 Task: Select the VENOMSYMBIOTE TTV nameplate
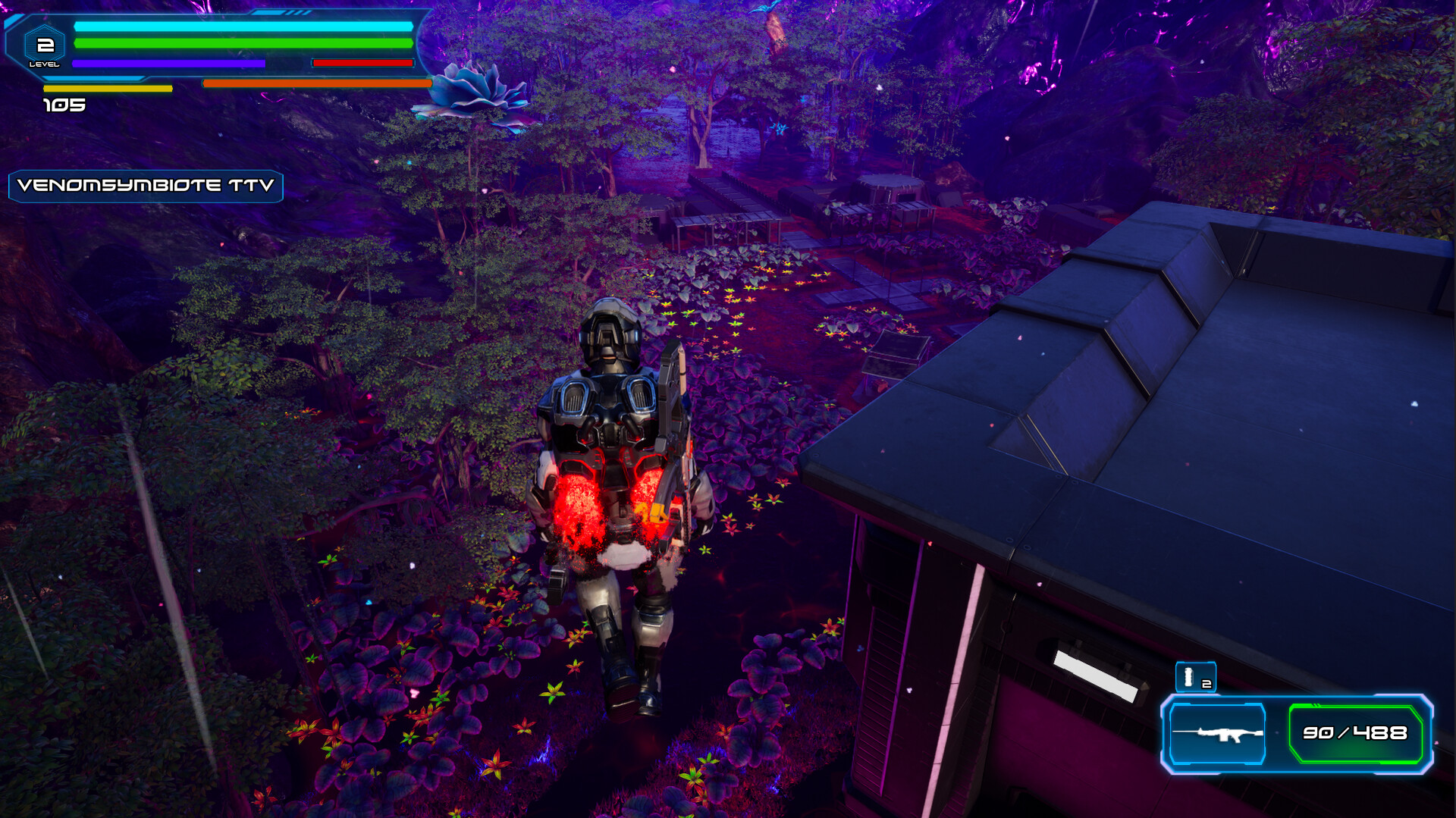pyautogui.click(x=146, y=186)
